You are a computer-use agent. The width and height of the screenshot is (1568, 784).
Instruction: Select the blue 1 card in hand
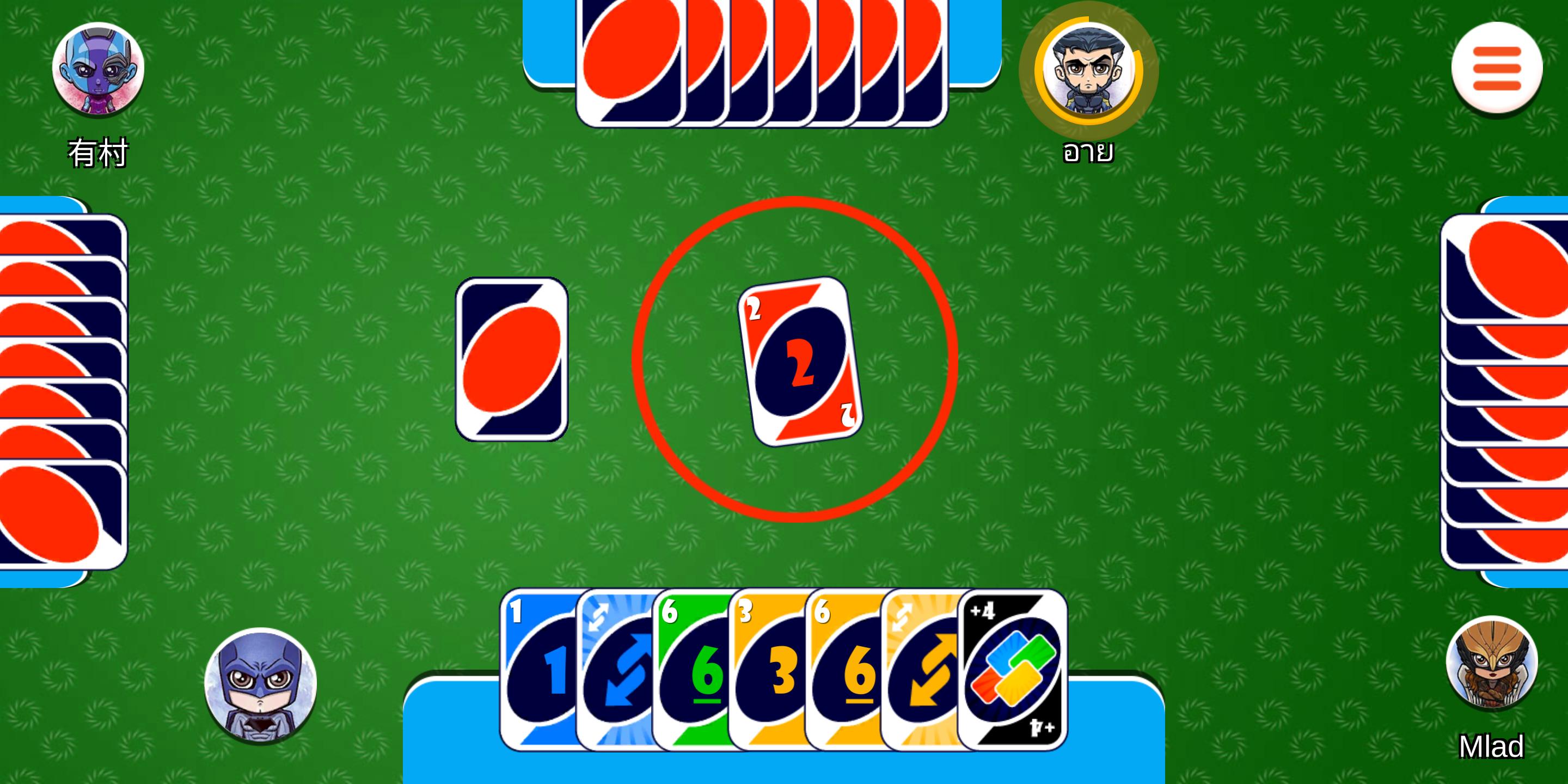click(542, 676)
